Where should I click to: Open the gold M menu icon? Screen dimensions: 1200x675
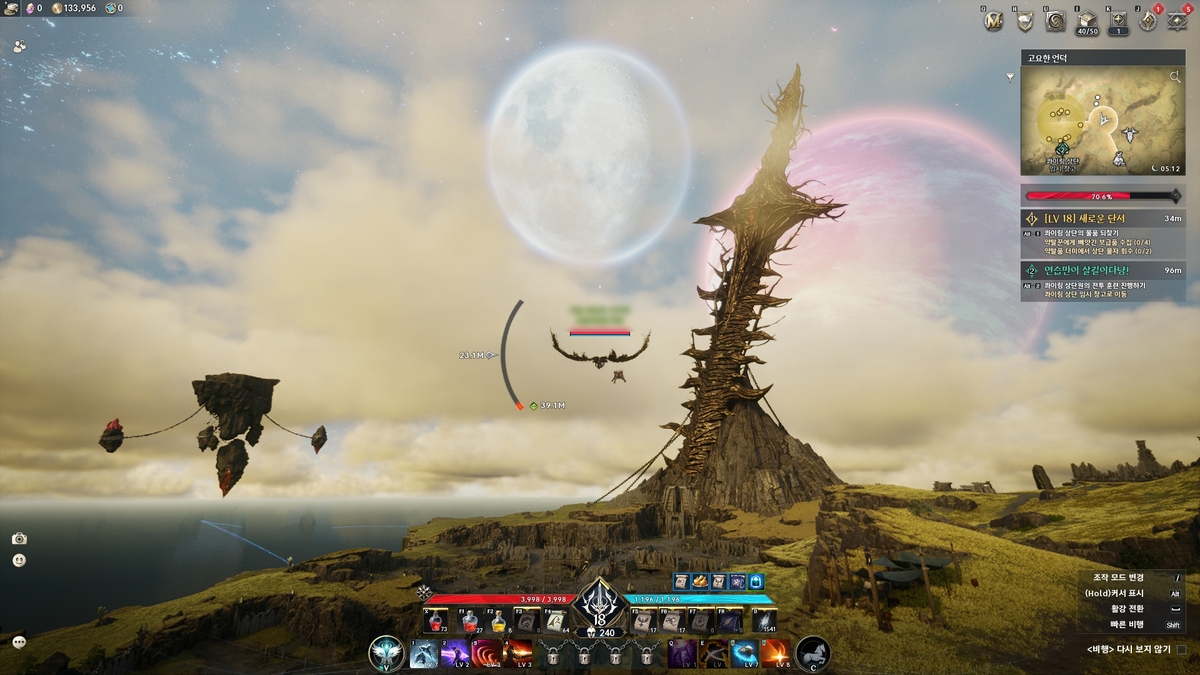[993, 20]
